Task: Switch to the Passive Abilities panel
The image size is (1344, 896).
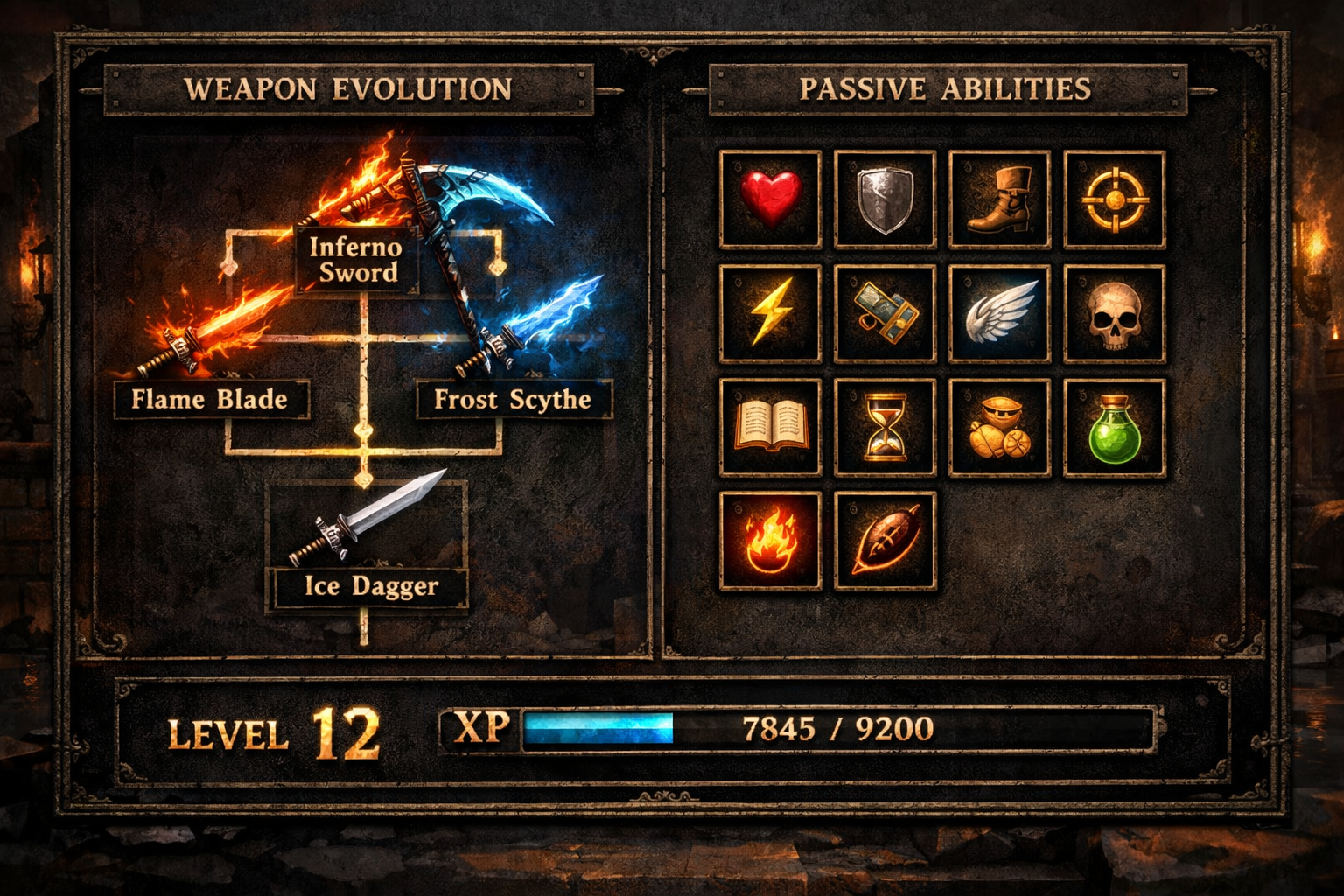Action: tap(948, 87)
